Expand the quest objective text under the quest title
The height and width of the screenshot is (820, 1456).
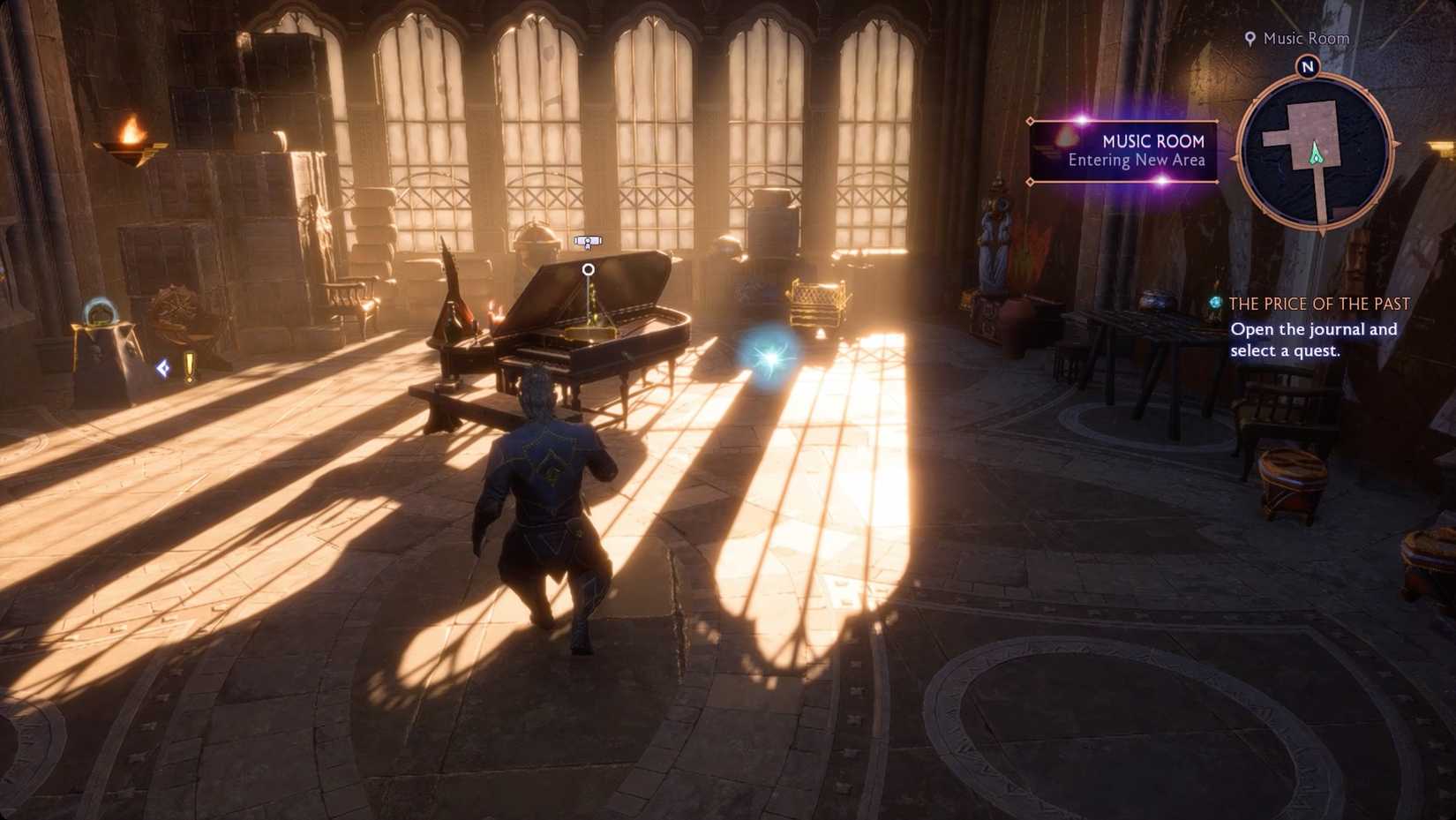point(1314,341)
